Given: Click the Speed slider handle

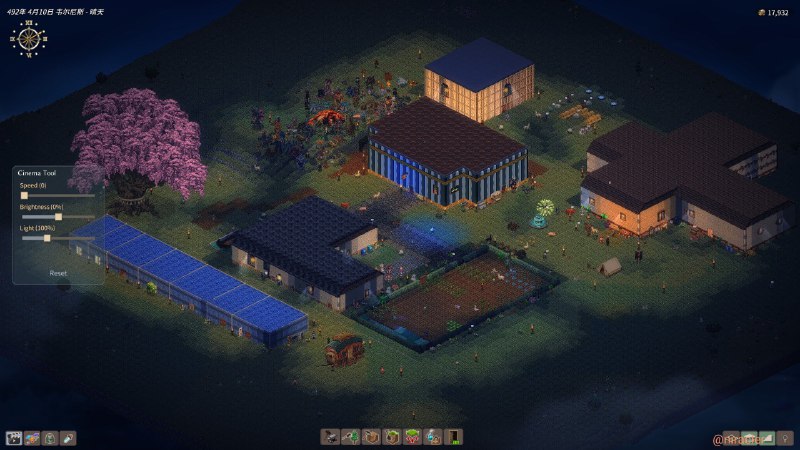Looking at the screenshot, I should (x=24, y=195).
